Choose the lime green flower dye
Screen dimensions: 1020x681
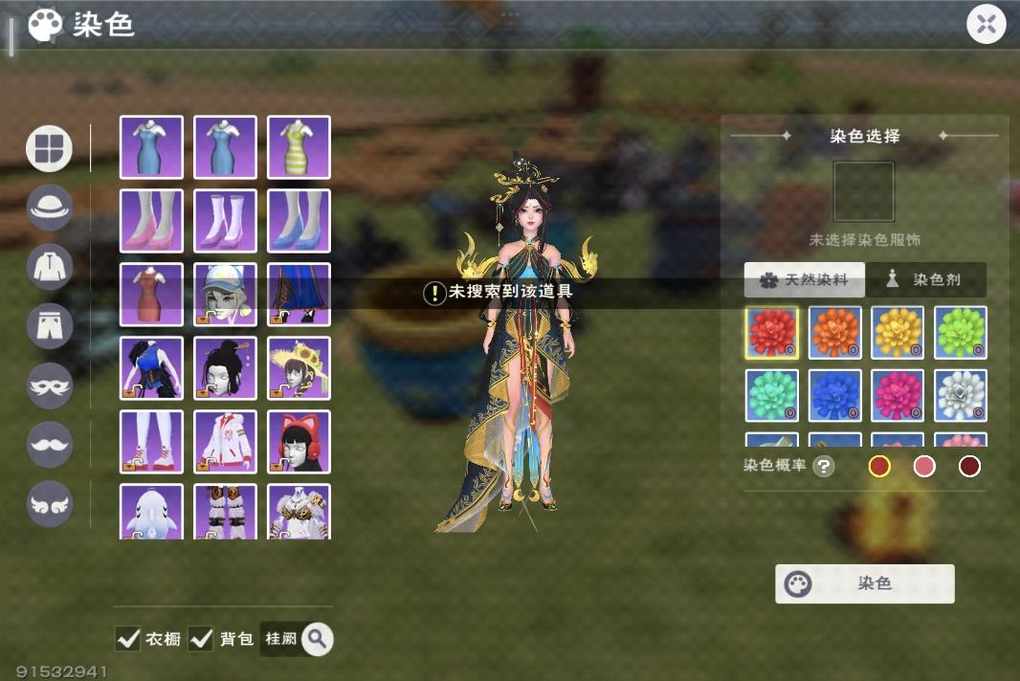pos(960,332)
